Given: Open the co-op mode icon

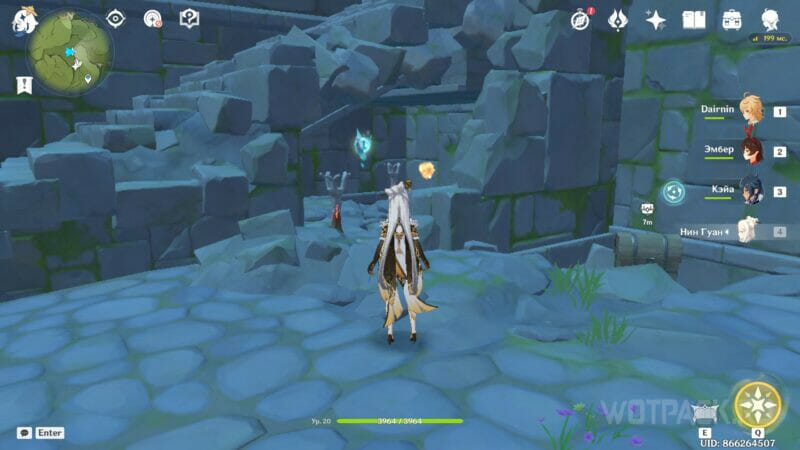Looking at the screenshot, I should click(x=152, y=18).
